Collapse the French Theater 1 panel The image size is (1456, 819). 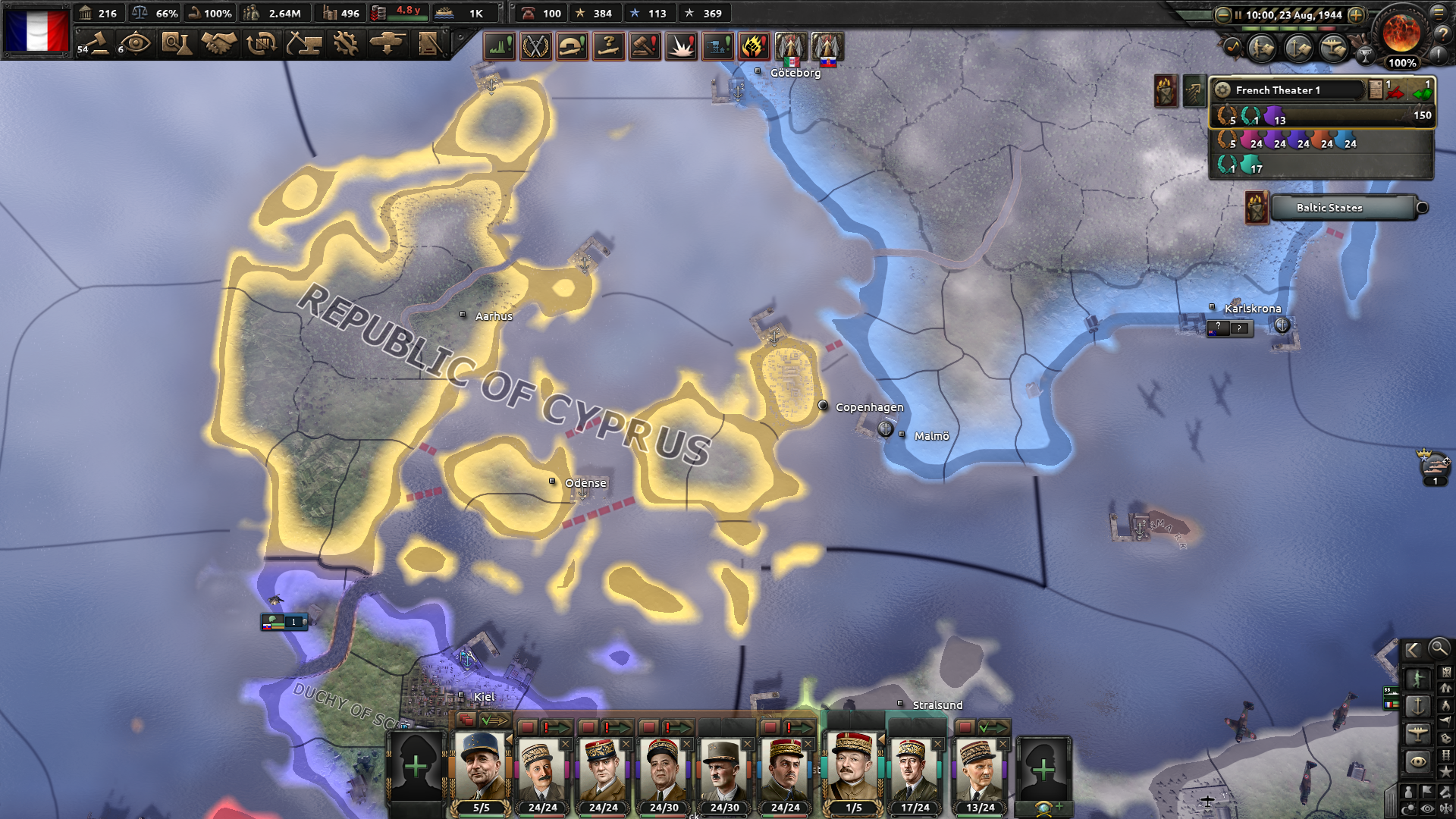pos(1223,89)
